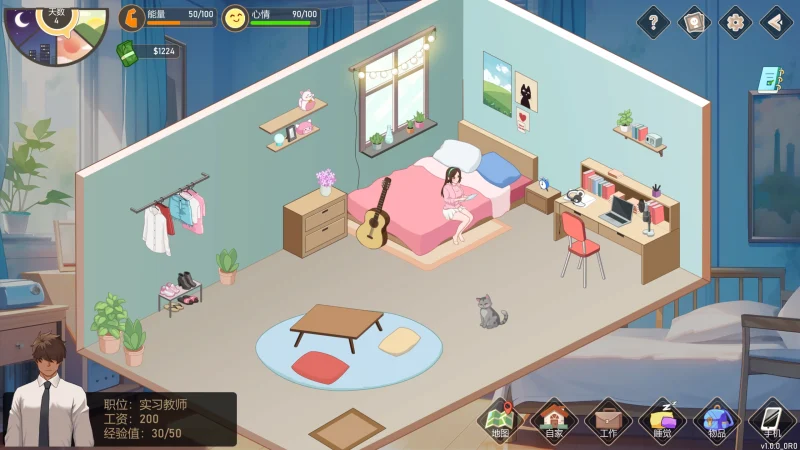Open the map (地图) button
This screenshot has width=800, height=450.
(x=501, y=421)
